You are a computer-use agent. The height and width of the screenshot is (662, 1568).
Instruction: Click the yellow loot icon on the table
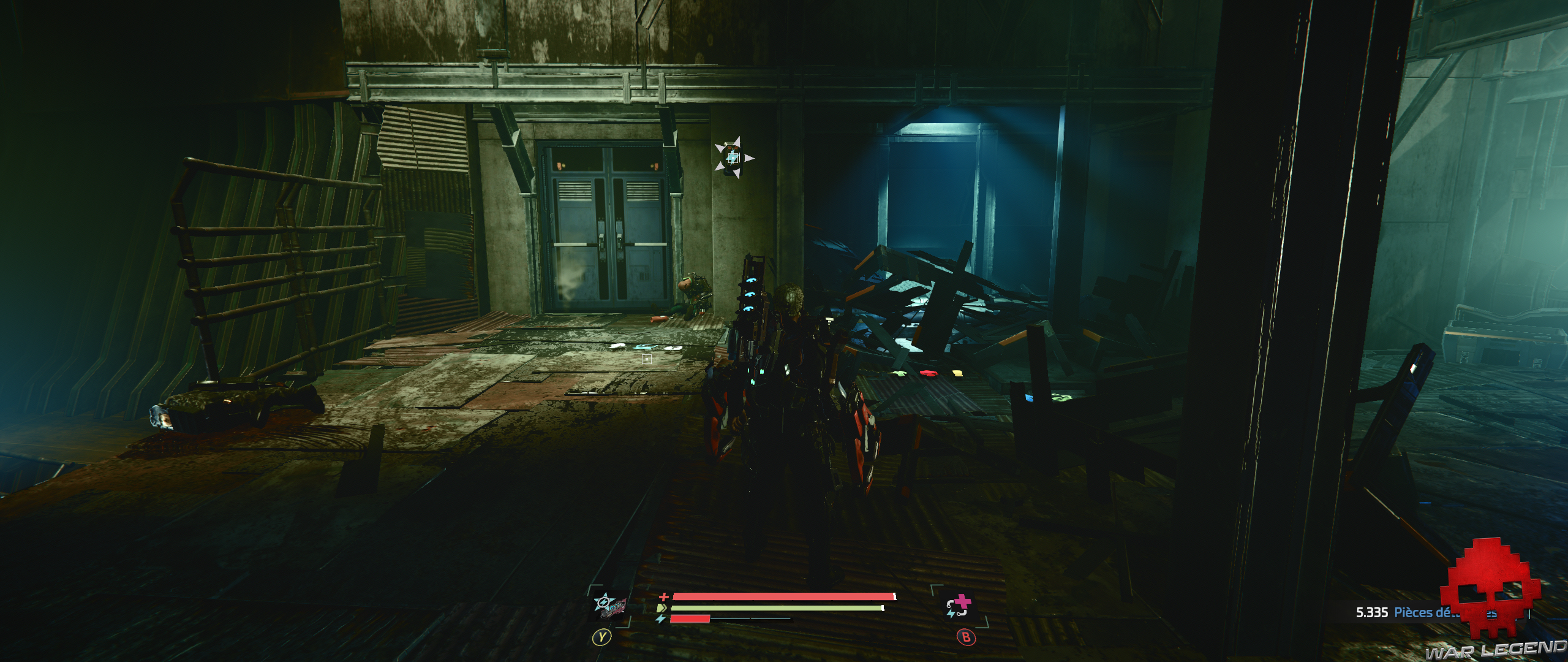pos(957,372)
